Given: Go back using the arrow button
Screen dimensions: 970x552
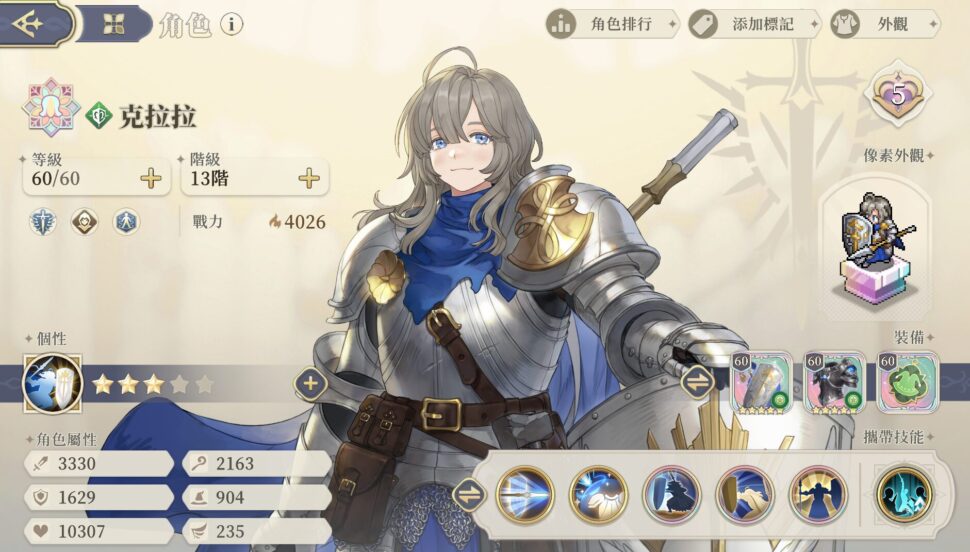Looking at the screenshot, I should [x=30, y=22].
